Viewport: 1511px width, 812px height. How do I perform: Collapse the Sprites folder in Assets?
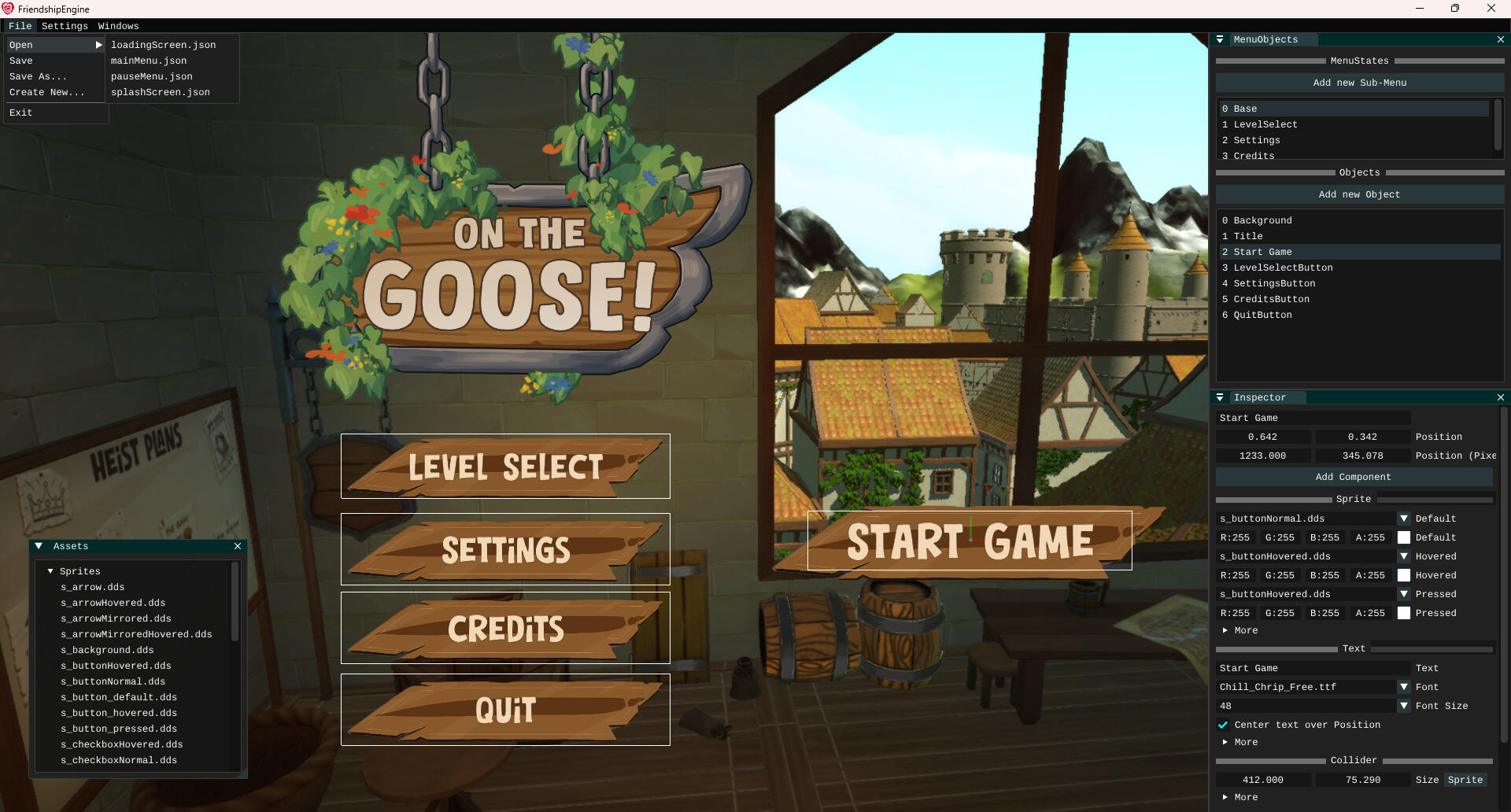(51, 571)
